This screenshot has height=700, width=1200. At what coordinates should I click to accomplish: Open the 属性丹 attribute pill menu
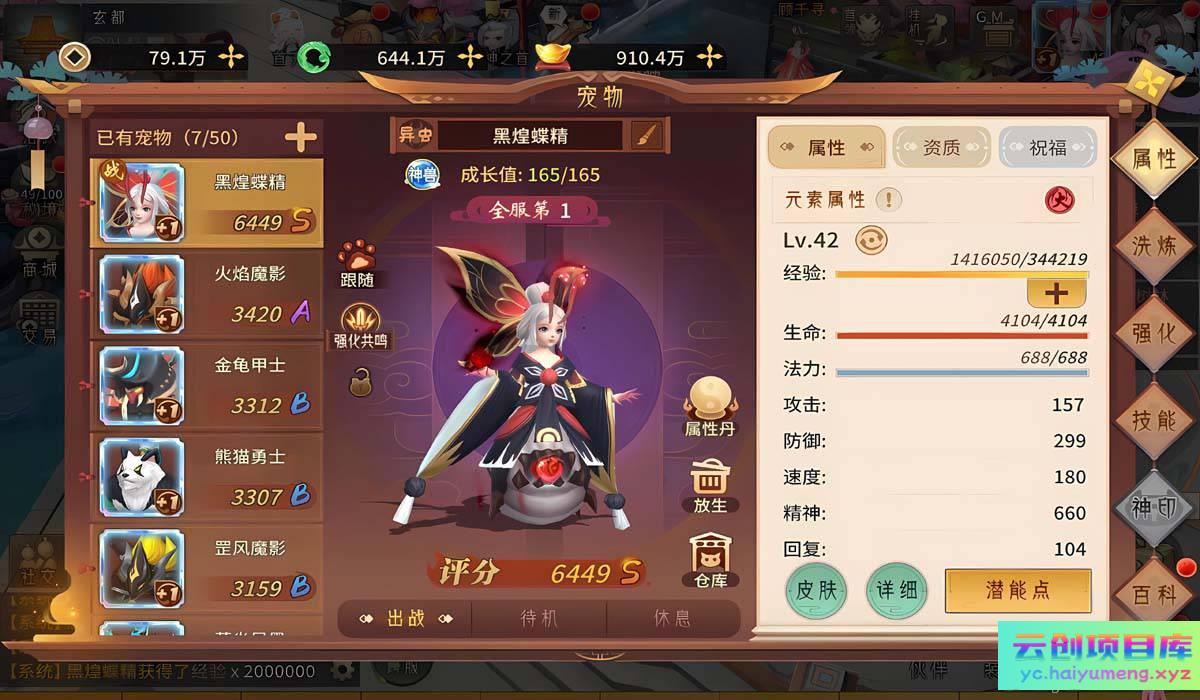(x=710, y=407)
